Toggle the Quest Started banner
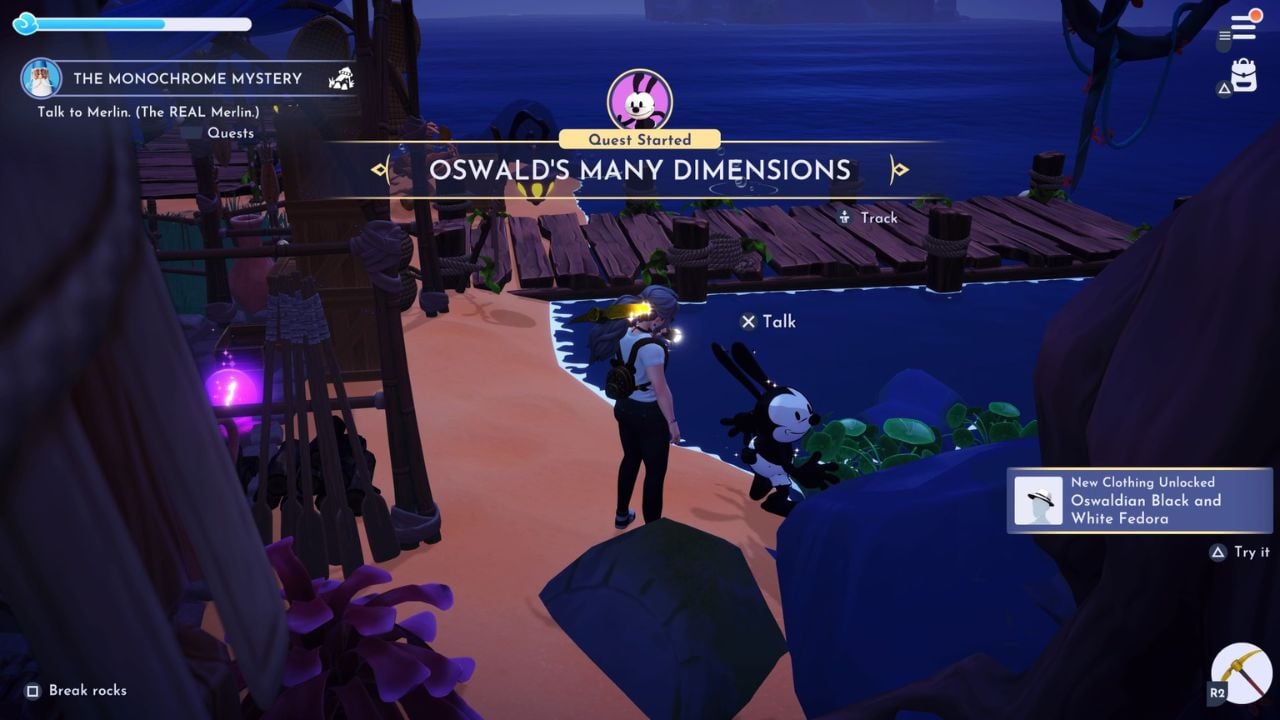The height and width of the screenshot is (720, 1280). [639, 139]
